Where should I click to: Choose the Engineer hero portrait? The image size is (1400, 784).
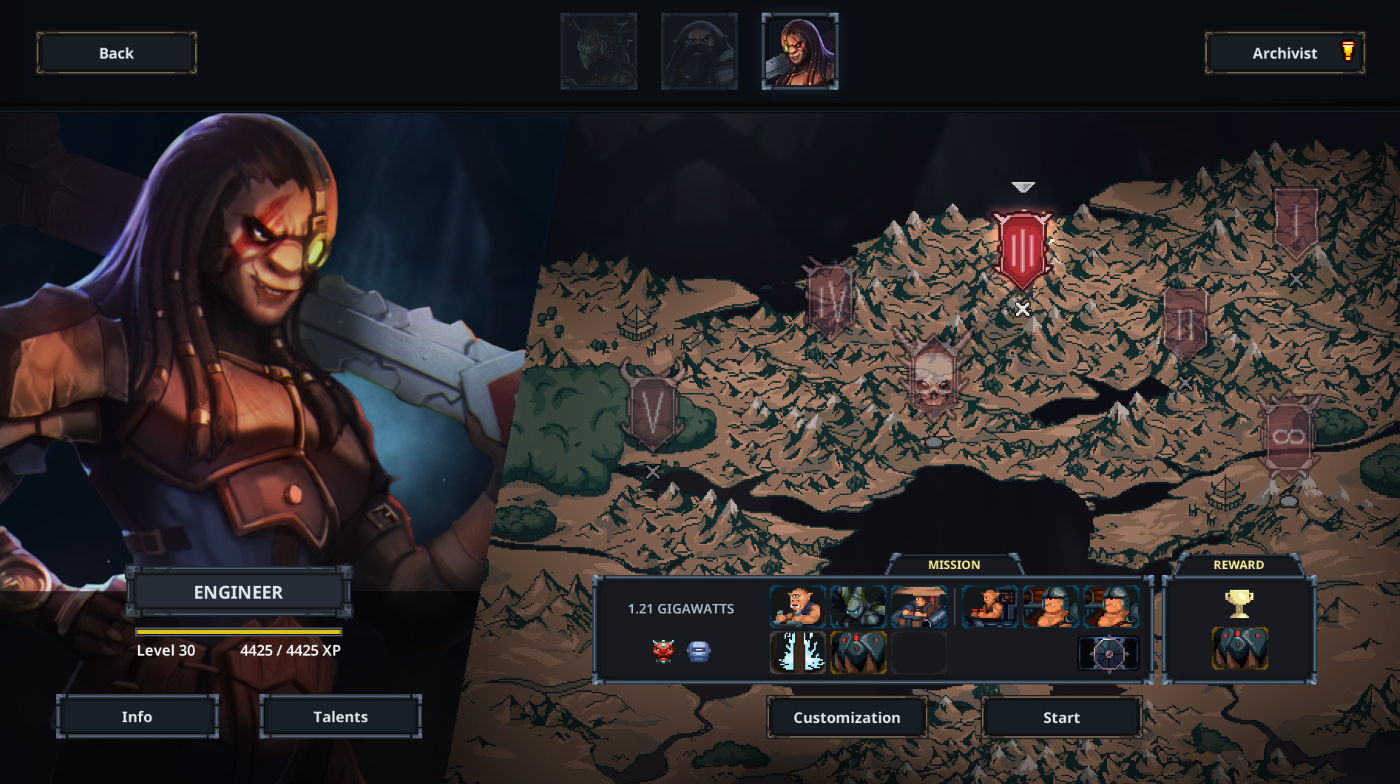(x=799, y=51)
